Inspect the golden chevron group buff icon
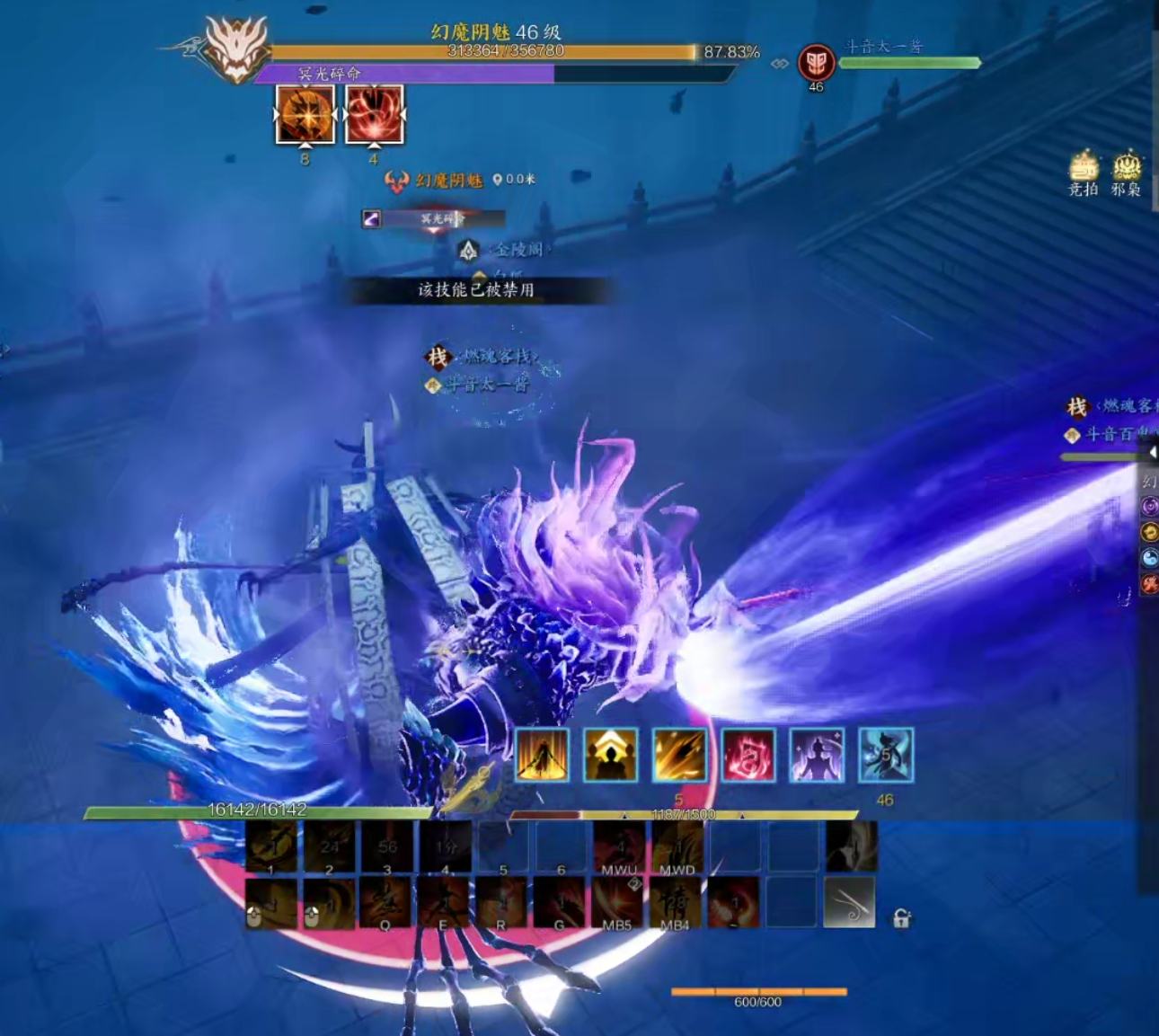 click(611, 754)
